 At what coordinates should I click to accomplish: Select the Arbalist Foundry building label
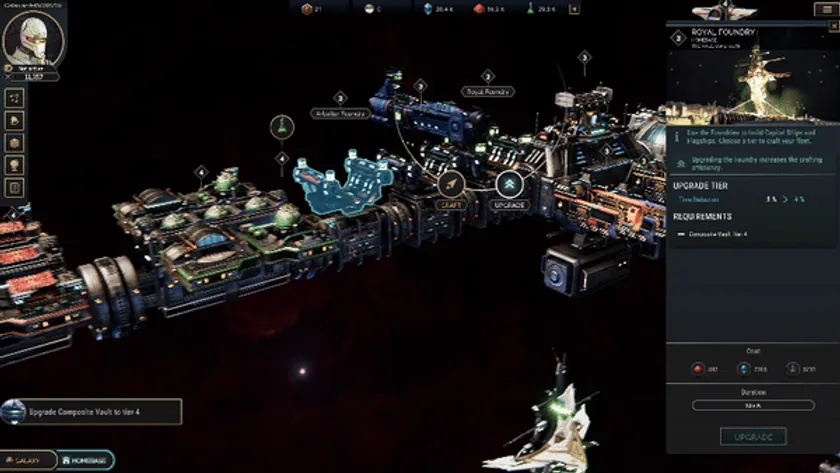pyautogui.click(x=340, y=113)
